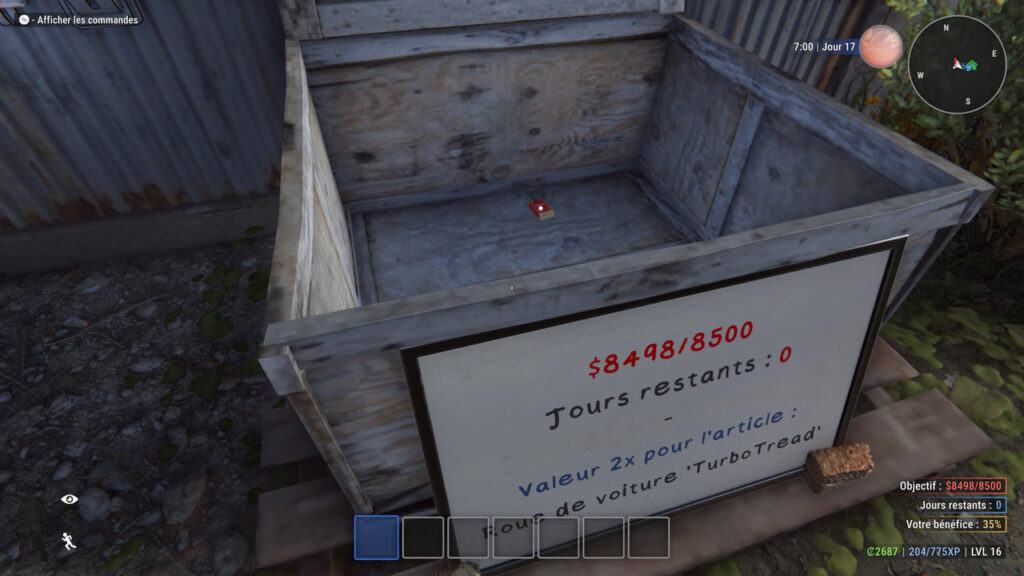This screenshot has height=576, width=1024.
Task: Click the running figure sprint icon
Action: [69, 541]
